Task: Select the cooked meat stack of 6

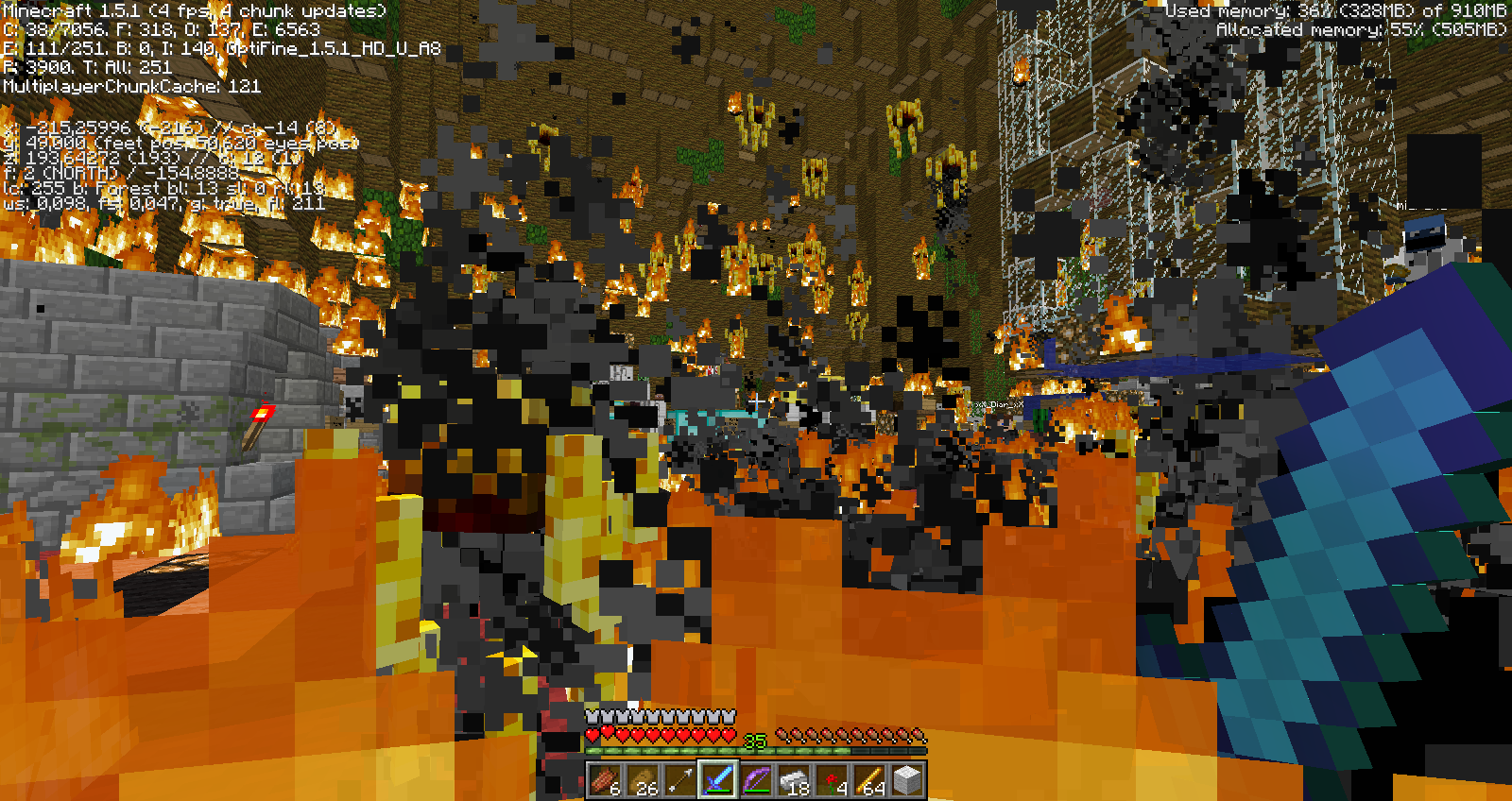Action: coord(604,780)
